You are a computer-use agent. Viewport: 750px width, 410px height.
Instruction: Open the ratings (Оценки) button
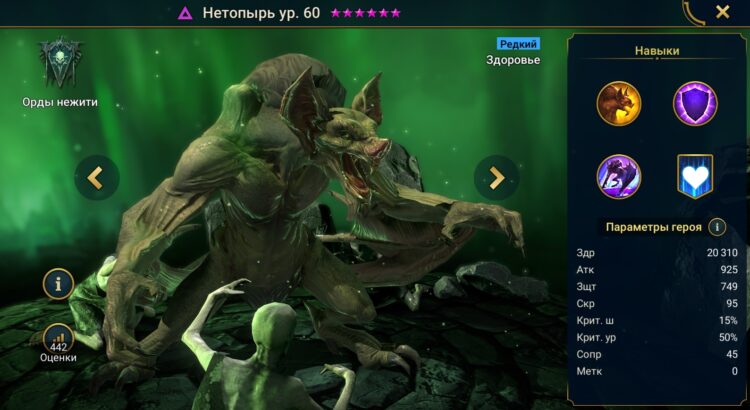(59, 341)
